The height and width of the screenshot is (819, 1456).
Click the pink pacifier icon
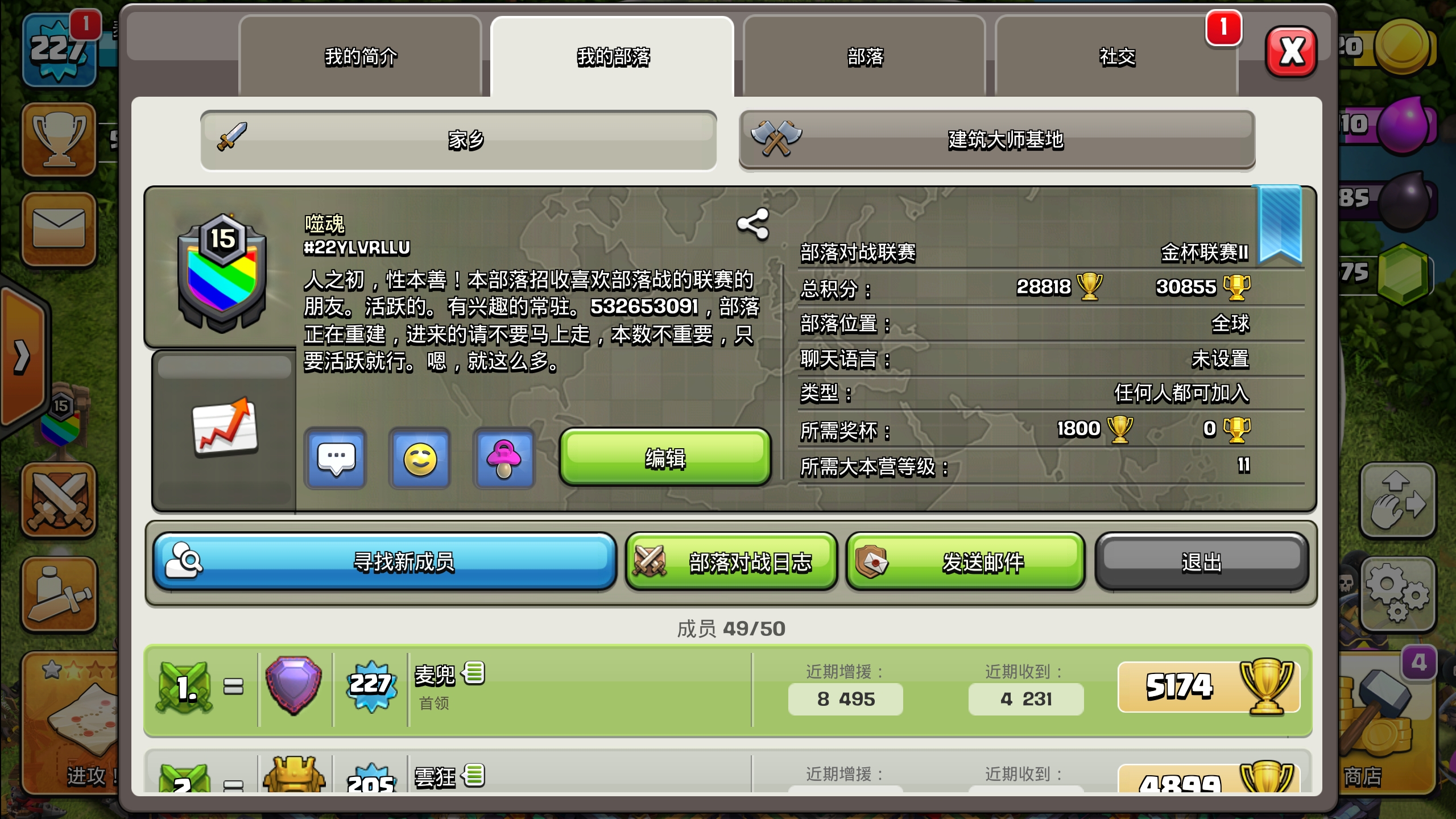click(504, 458)
